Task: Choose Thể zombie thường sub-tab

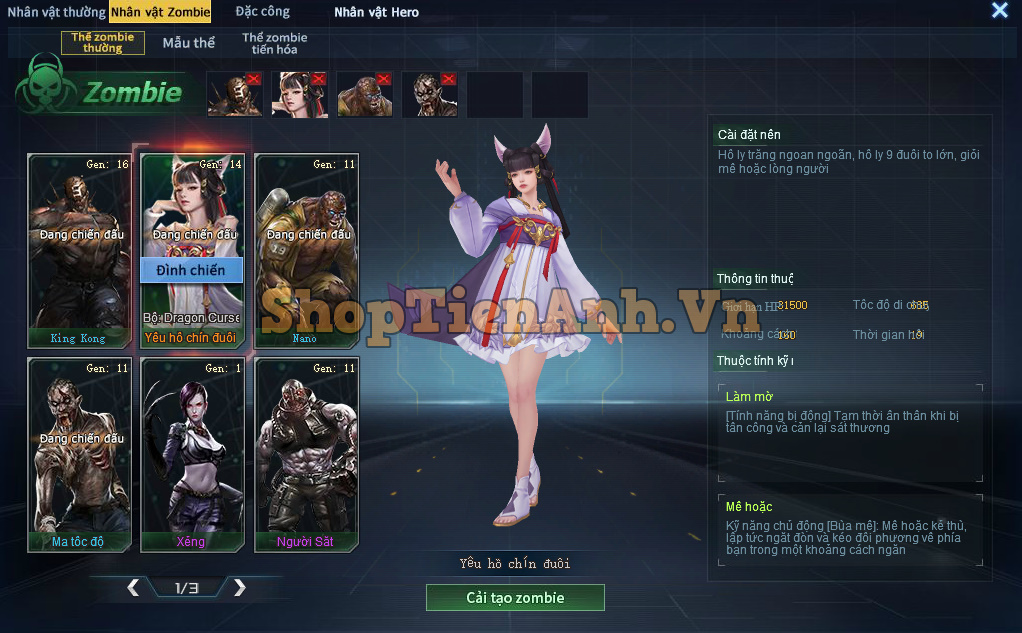Action: pos(103,43)
